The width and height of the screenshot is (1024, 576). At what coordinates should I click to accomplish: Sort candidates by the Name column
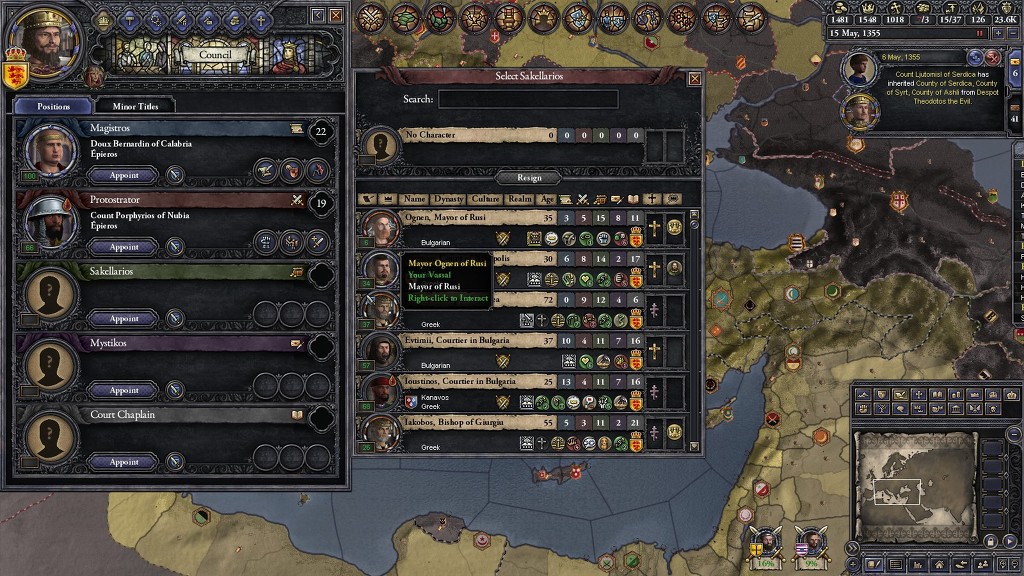[x=415, y=199]
